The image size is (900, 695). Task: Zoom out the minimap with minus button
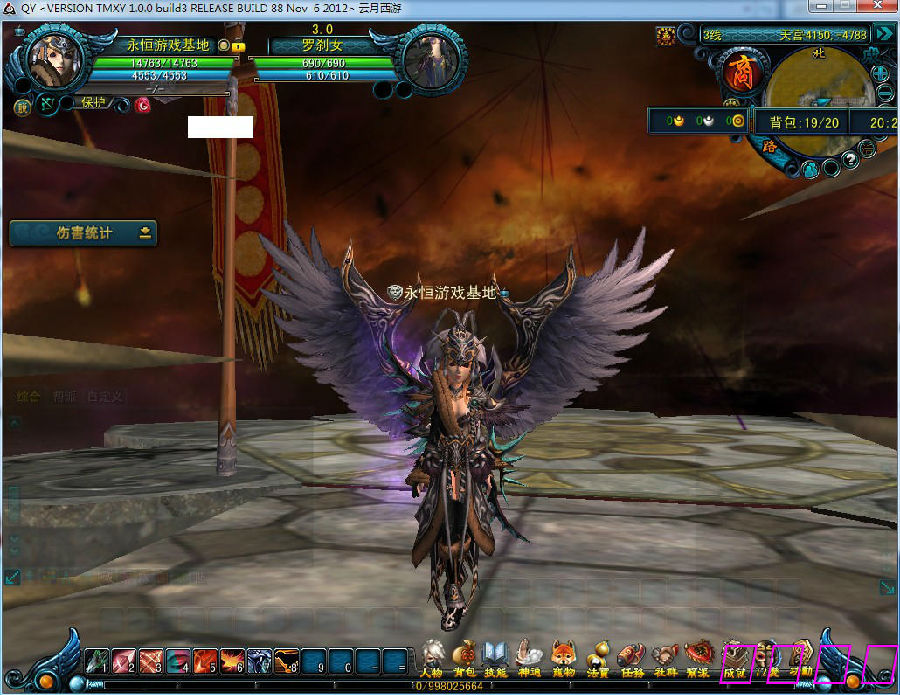[x=884, y=96]
